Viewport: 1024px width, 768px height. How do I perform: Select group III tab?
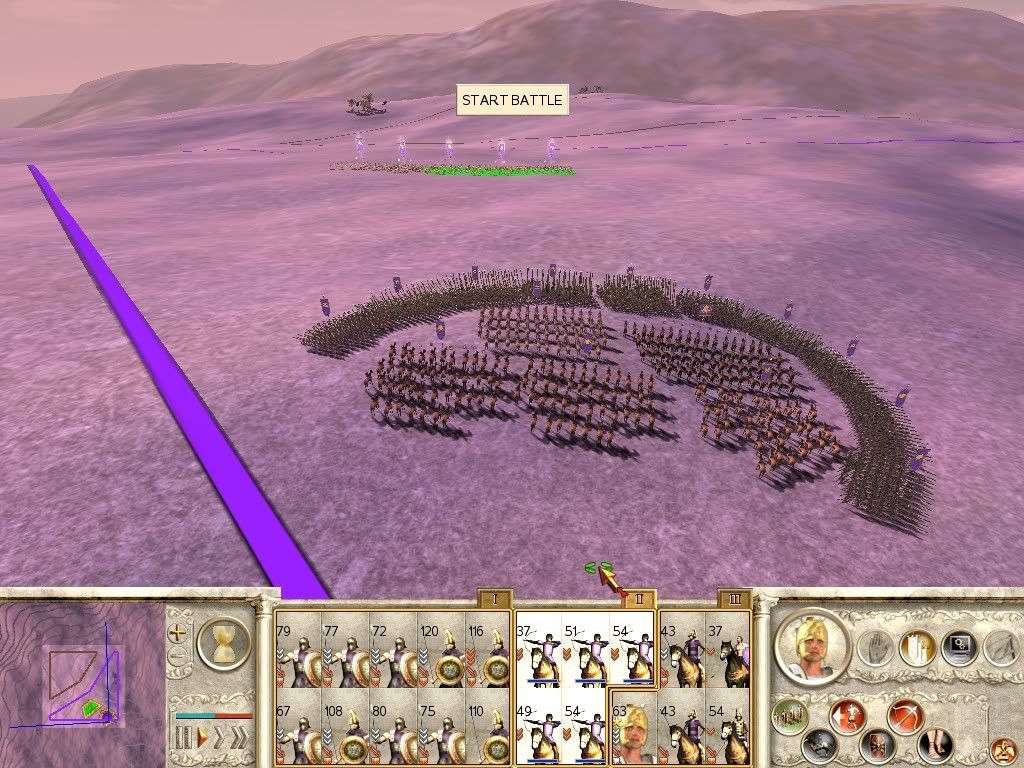(x=734, y=600)
